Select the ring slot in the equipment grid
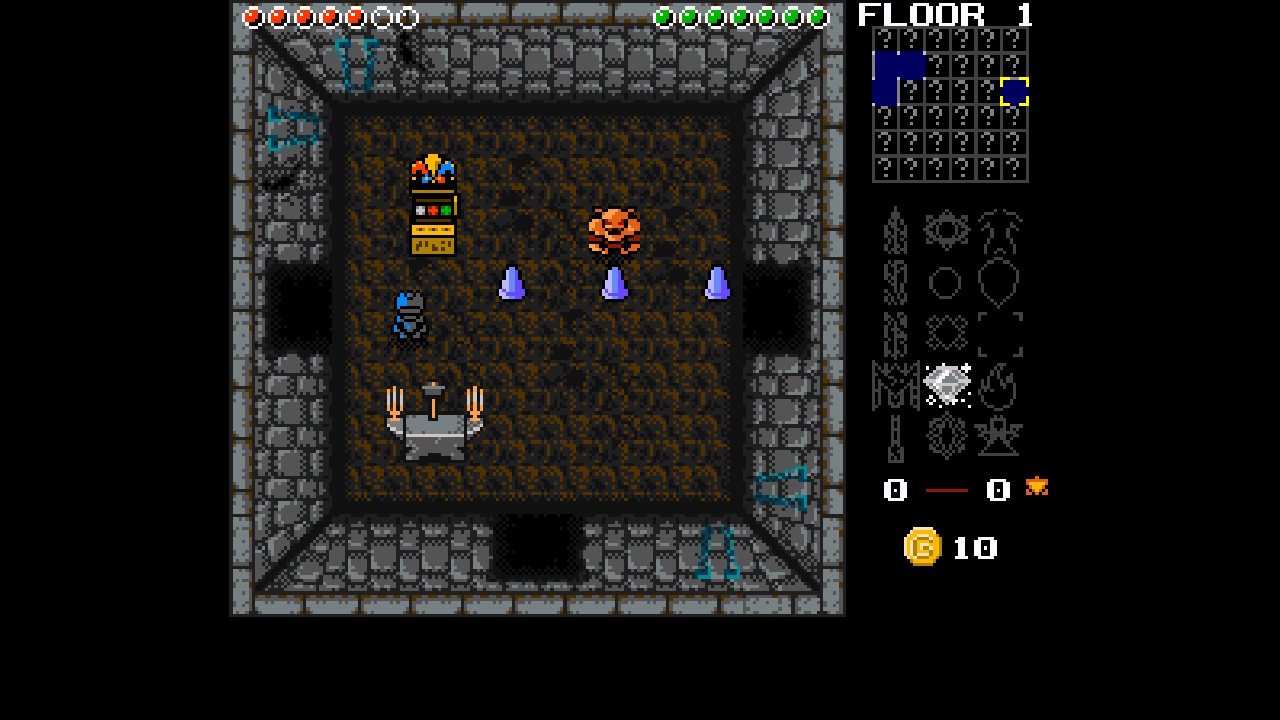The image size is (1280, 720). (945, 282)
